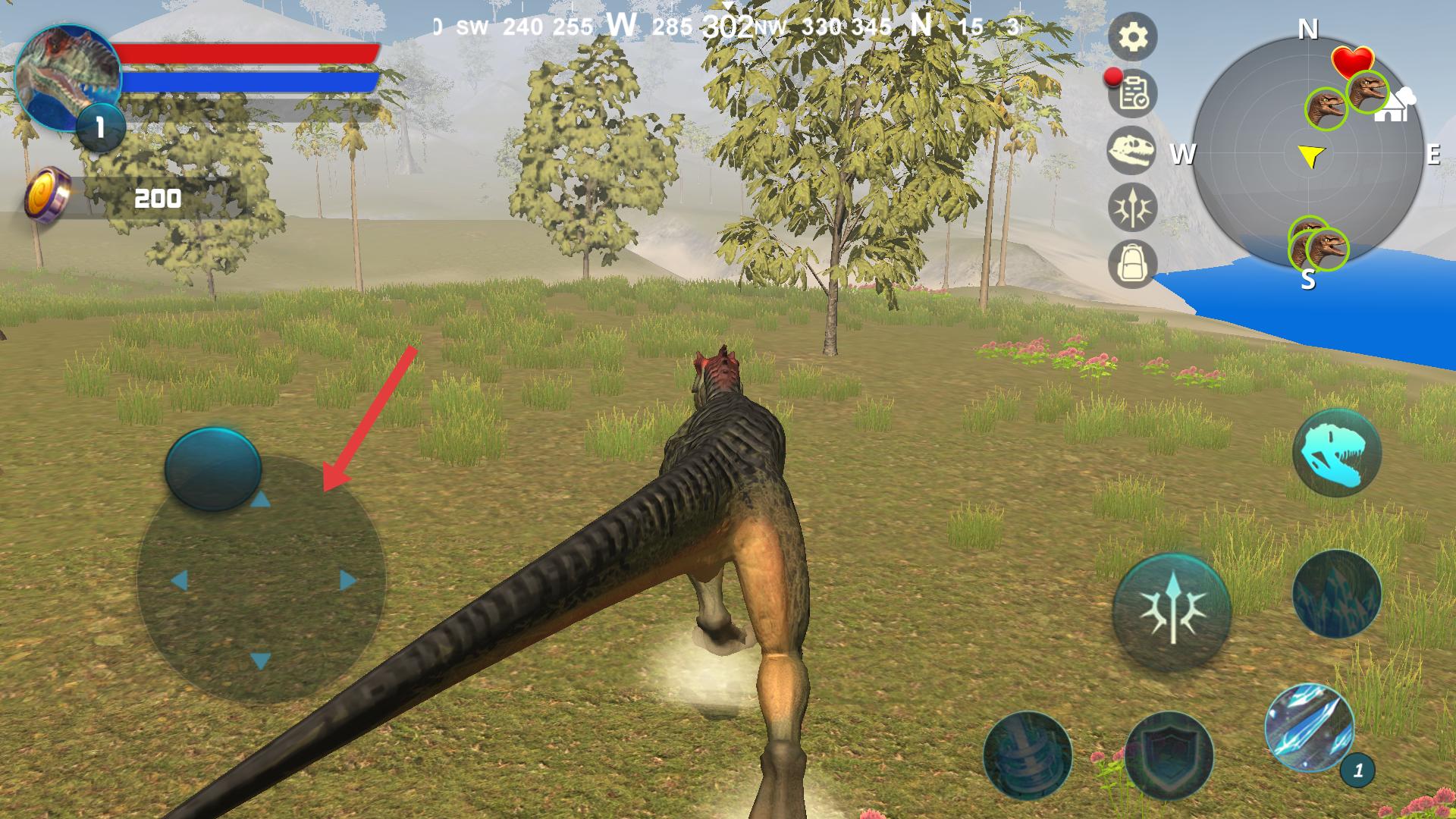The width and height of the screenshot is (1456, 819).
Task: Tap the joystick's right arrow
Action: [348, 581]
